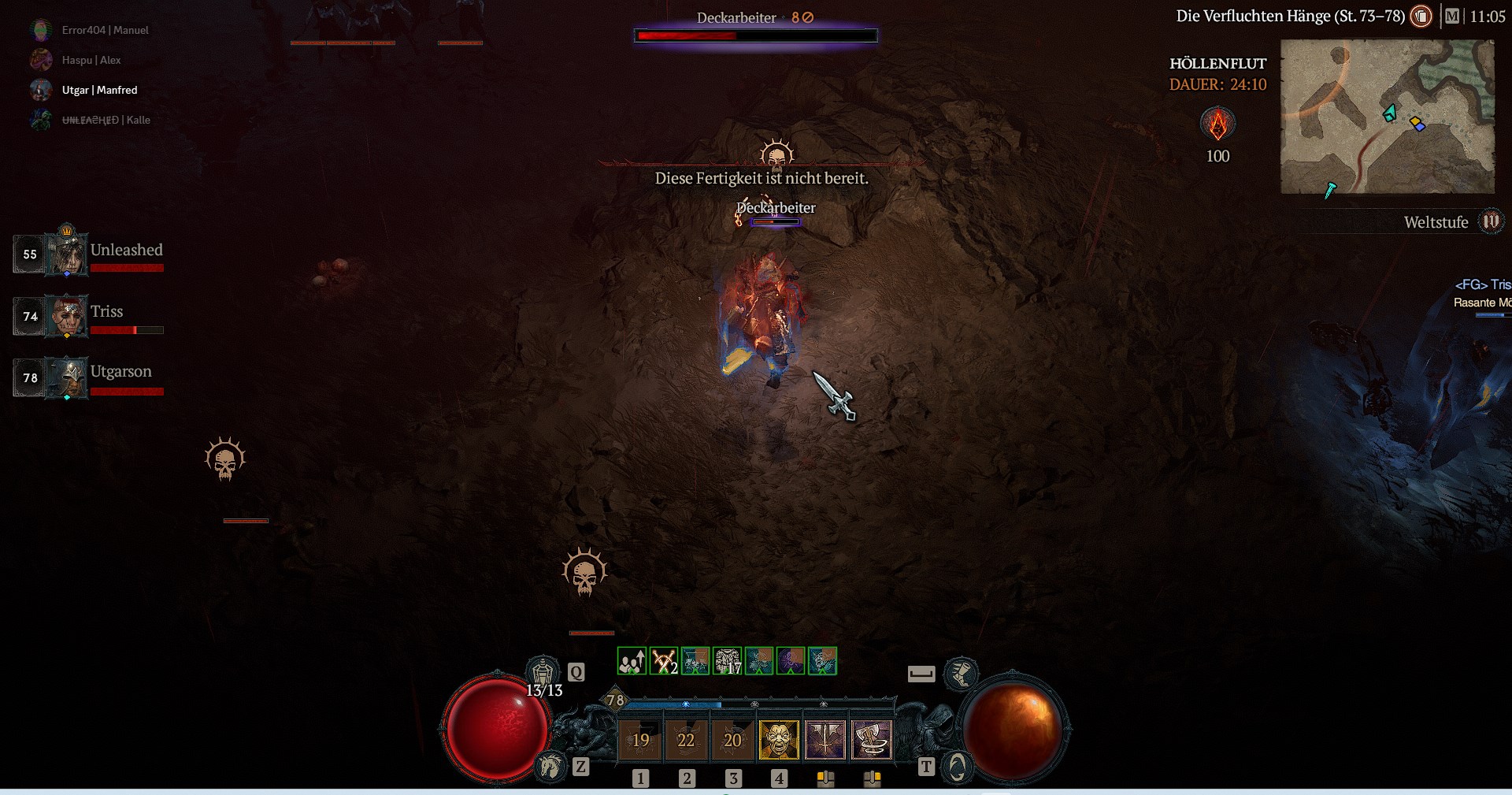Open the town portal swirl icon
Screen dimensions: 1512x795
[x=957, y=766]
